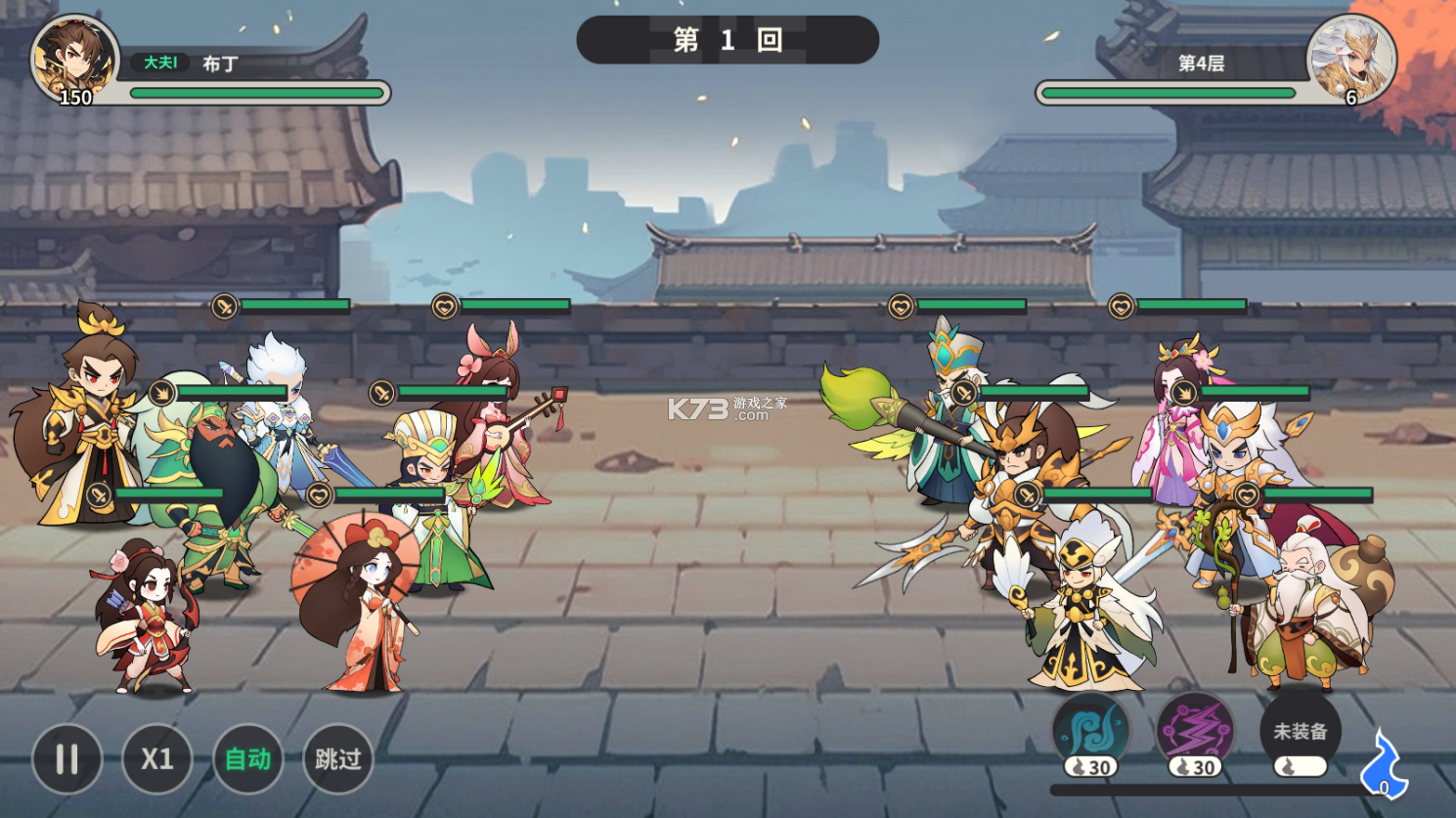Toggle the 自动 auto-battle mode
Viewport: 1456px width, 818px height.
click(246, 759)
